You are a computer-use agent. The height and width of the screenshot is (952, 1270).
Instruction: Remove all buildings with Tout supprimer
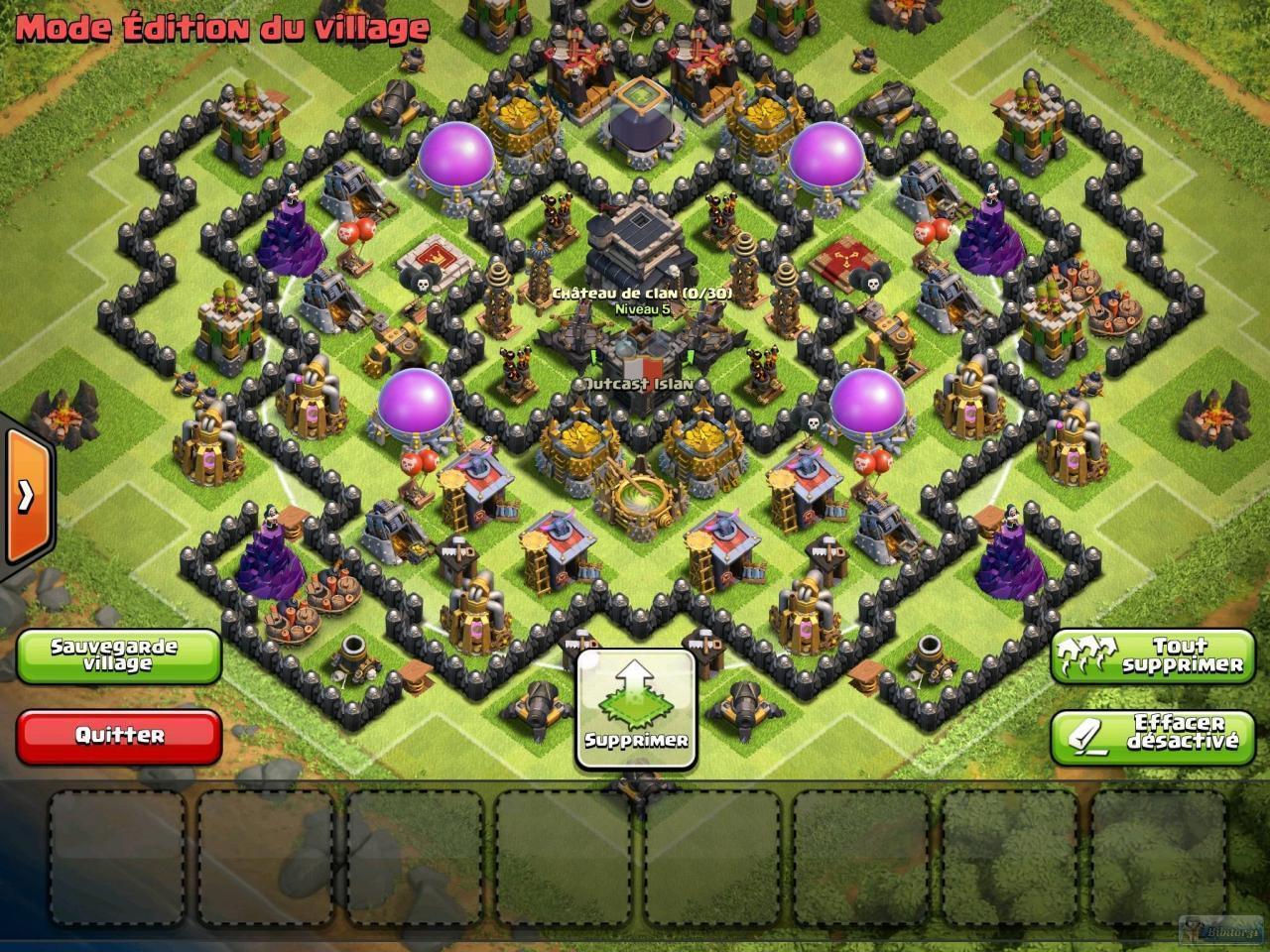[x=1152, y=655]
